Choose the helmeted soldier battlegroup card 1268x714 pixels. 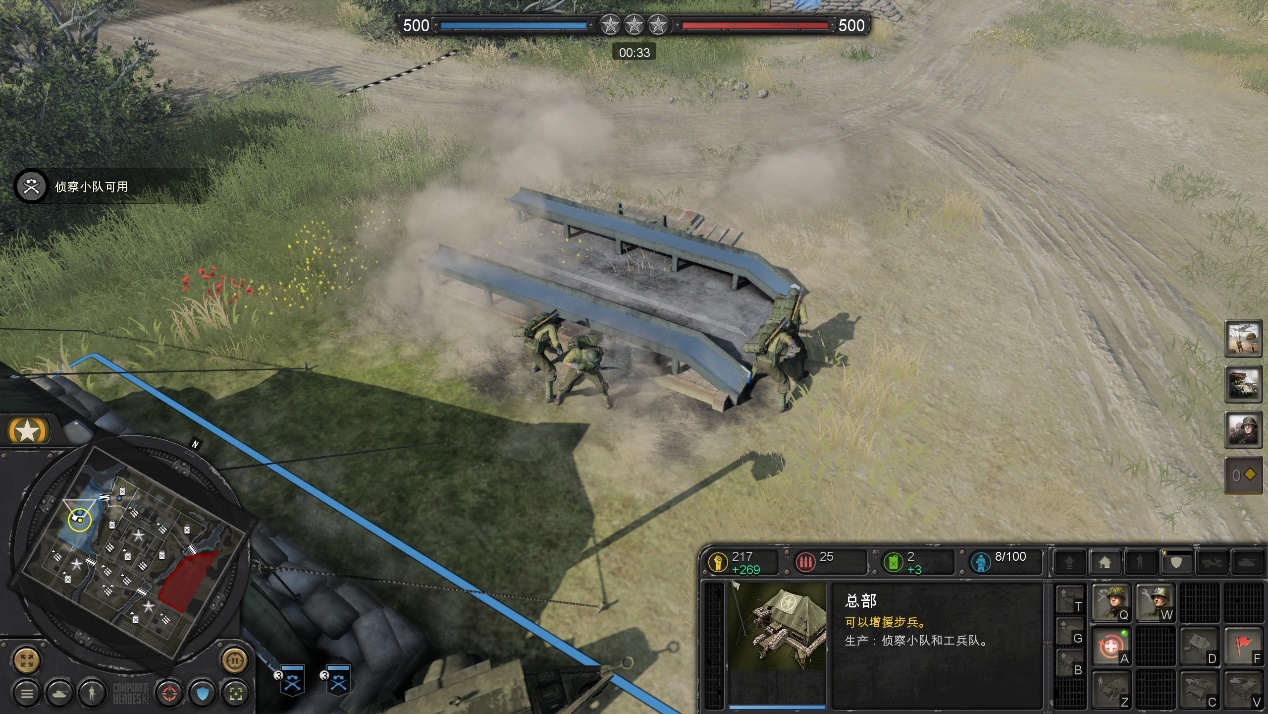tap(1244, 430)
